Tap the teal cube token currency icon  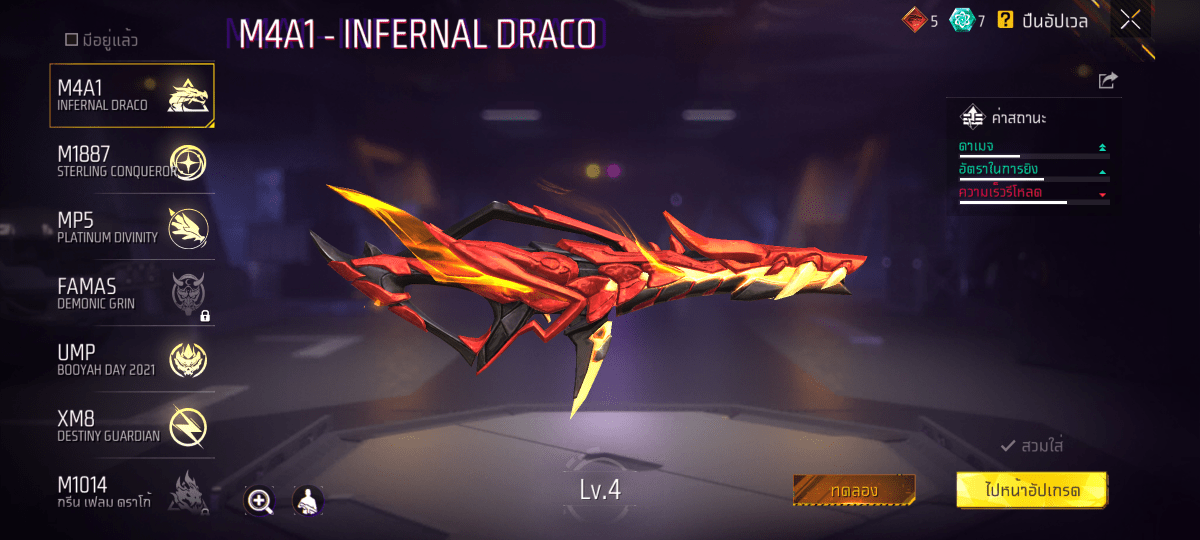pos(960,20)
